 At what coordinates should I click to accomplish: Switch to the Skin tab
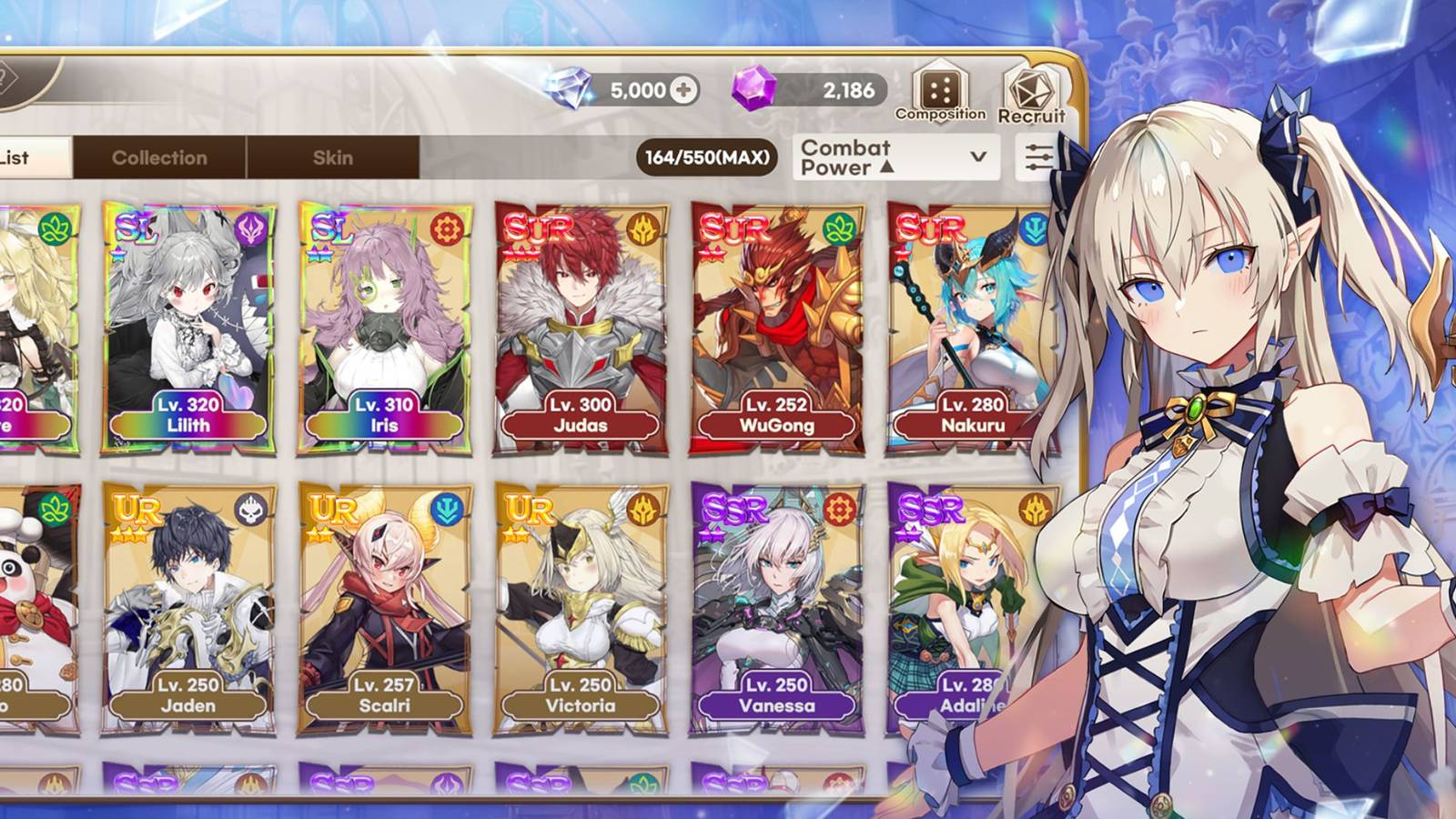334,157
